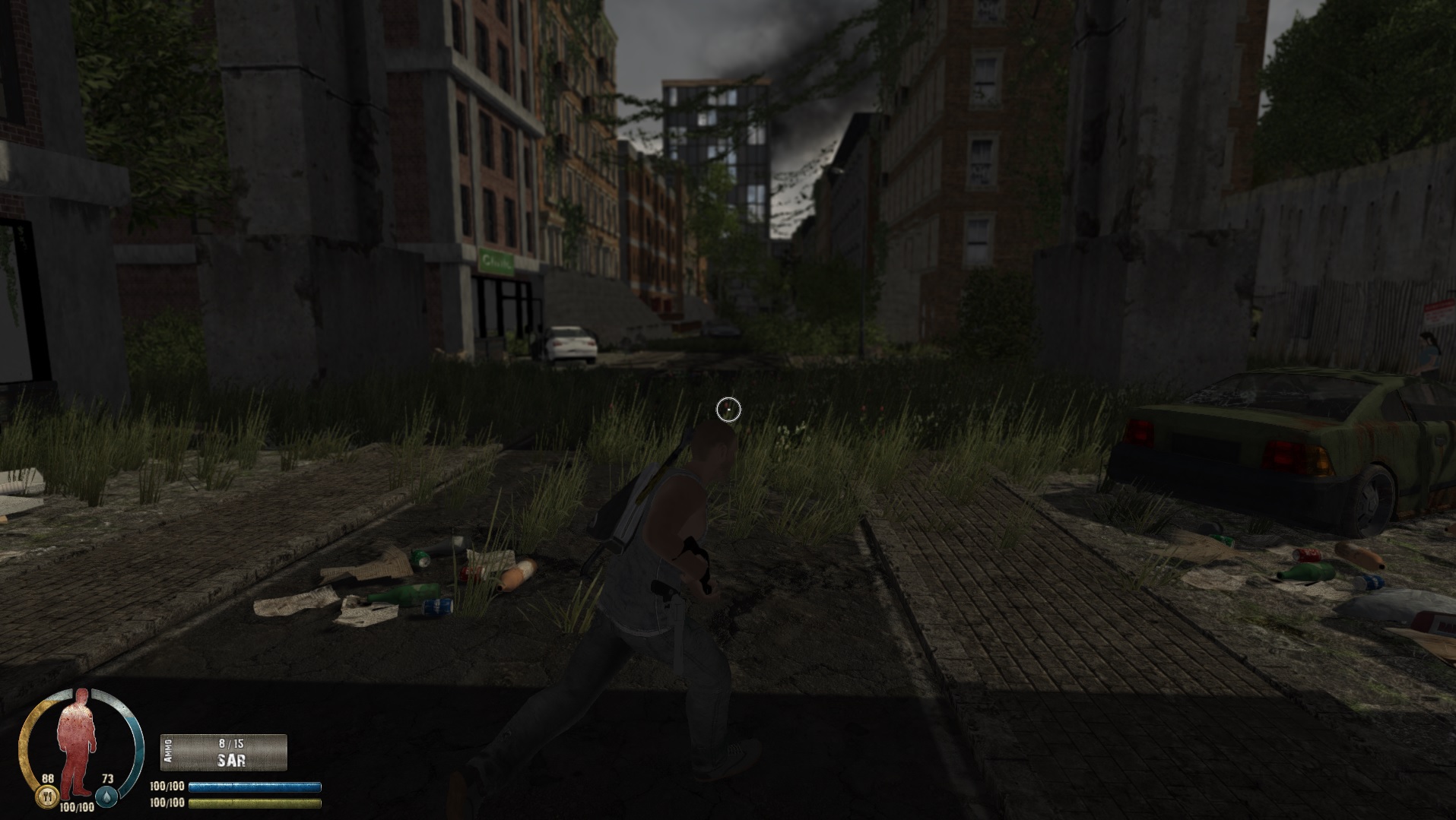This screenshot has height=820, width=1456.
Task: Click the 100/100 text under the silhouette
Action: pyautogui.click(x=76, y=807)
